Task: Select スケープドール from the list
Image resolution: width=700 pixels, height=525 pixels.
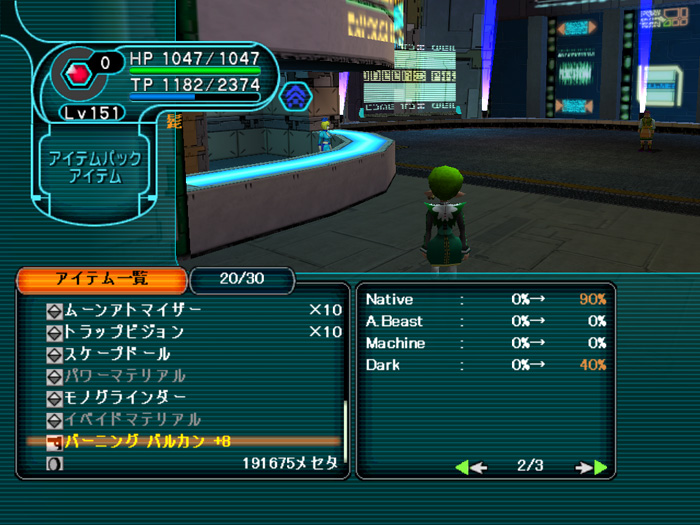Action: click(116, 354)
